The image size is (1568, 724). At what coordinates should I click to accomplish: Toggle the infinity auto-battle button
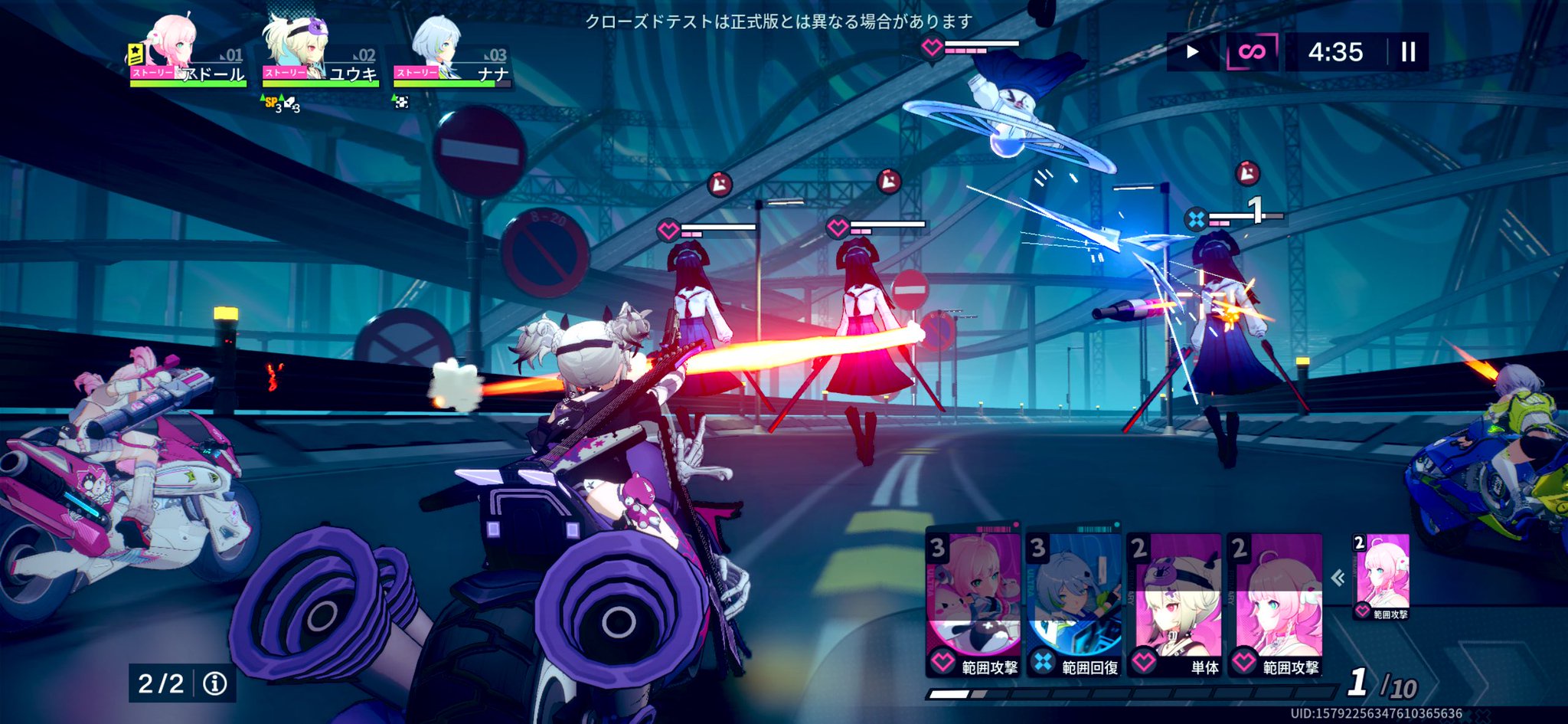pyautogui.click(x=1252, y=52)
